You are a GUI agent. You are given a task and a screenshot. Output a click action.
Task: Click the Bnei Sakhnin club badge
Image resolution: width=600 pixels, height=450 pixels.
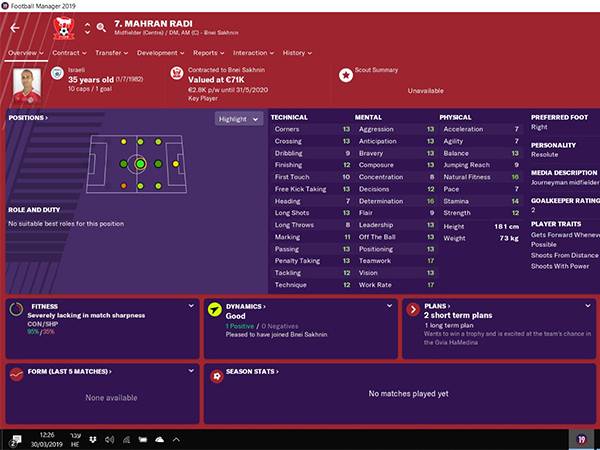pyautogui.click(x=65, y=24)
